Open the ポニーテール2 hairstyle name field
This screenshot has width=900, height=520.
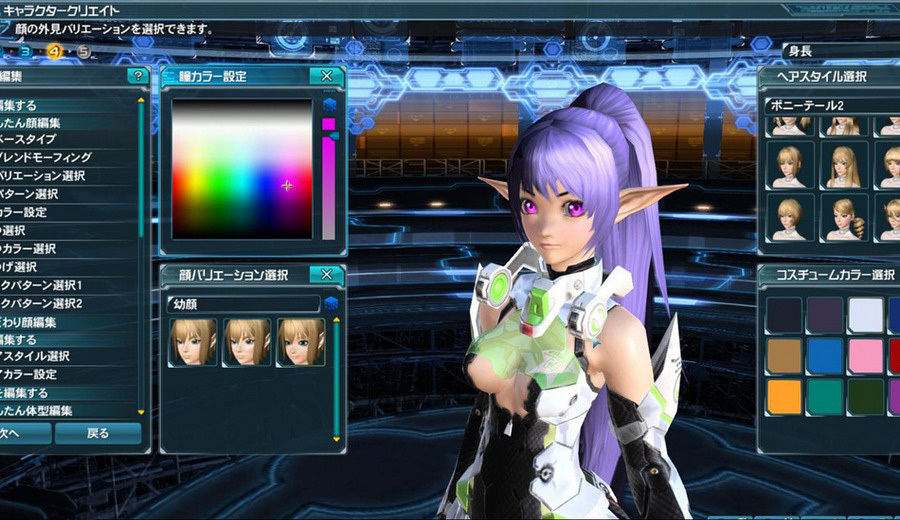click(x=828, y=105)
